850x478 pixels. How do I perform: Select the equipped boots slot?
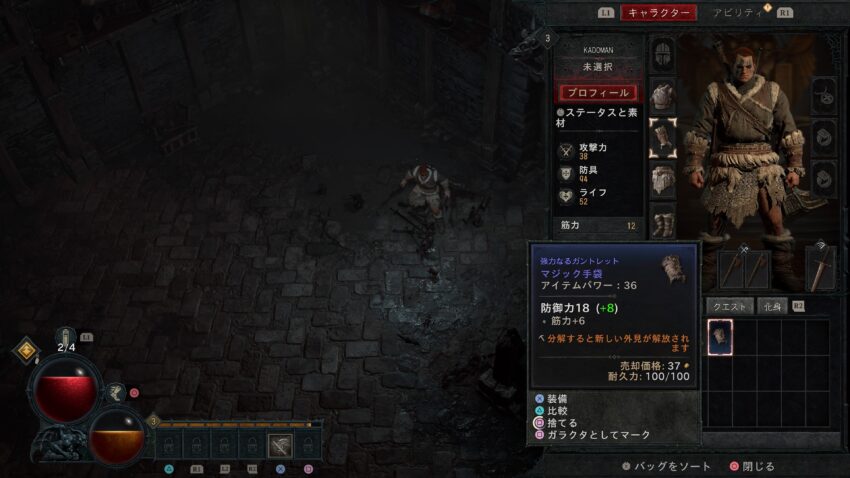[662, 222]
